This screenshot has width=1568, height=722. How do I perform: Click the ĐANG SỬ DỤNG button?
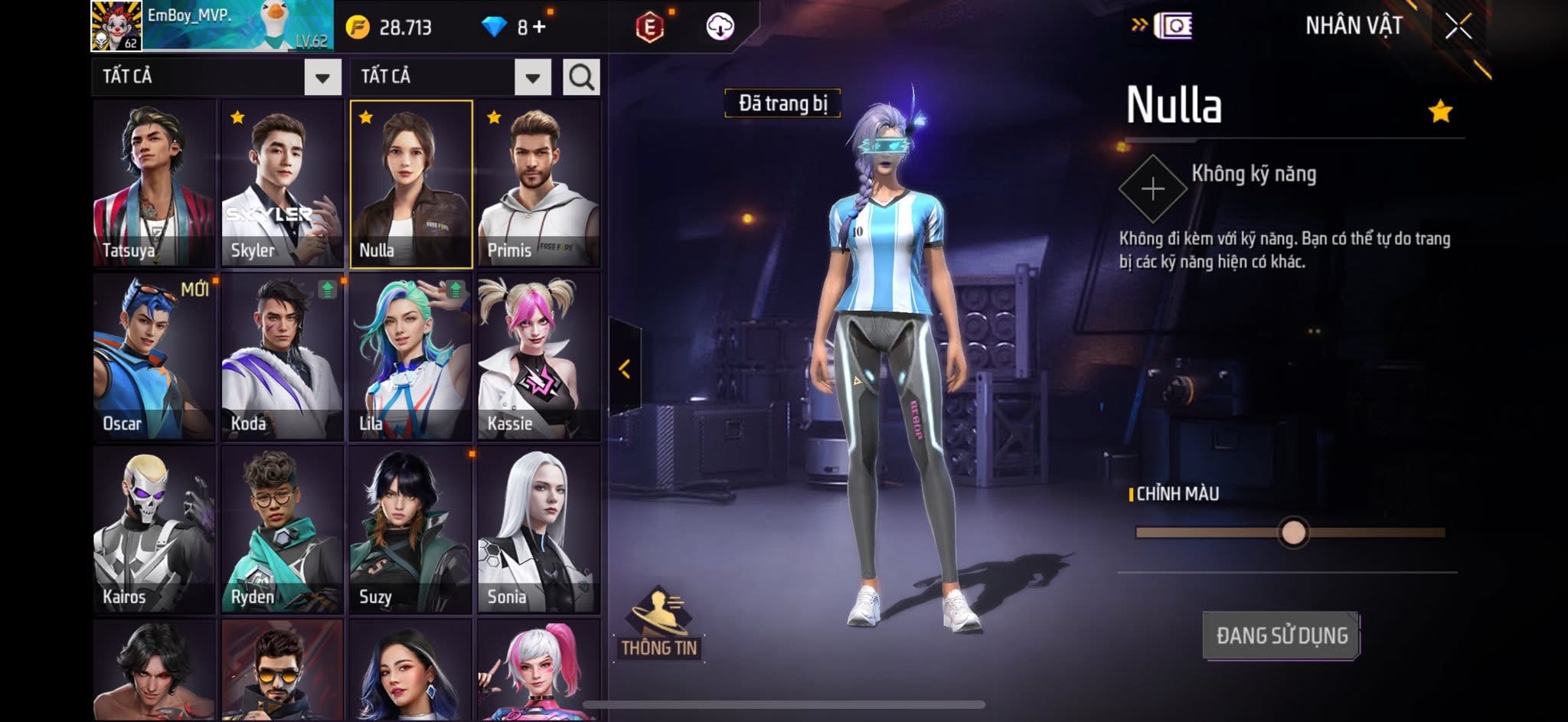tap(1281, 635)
